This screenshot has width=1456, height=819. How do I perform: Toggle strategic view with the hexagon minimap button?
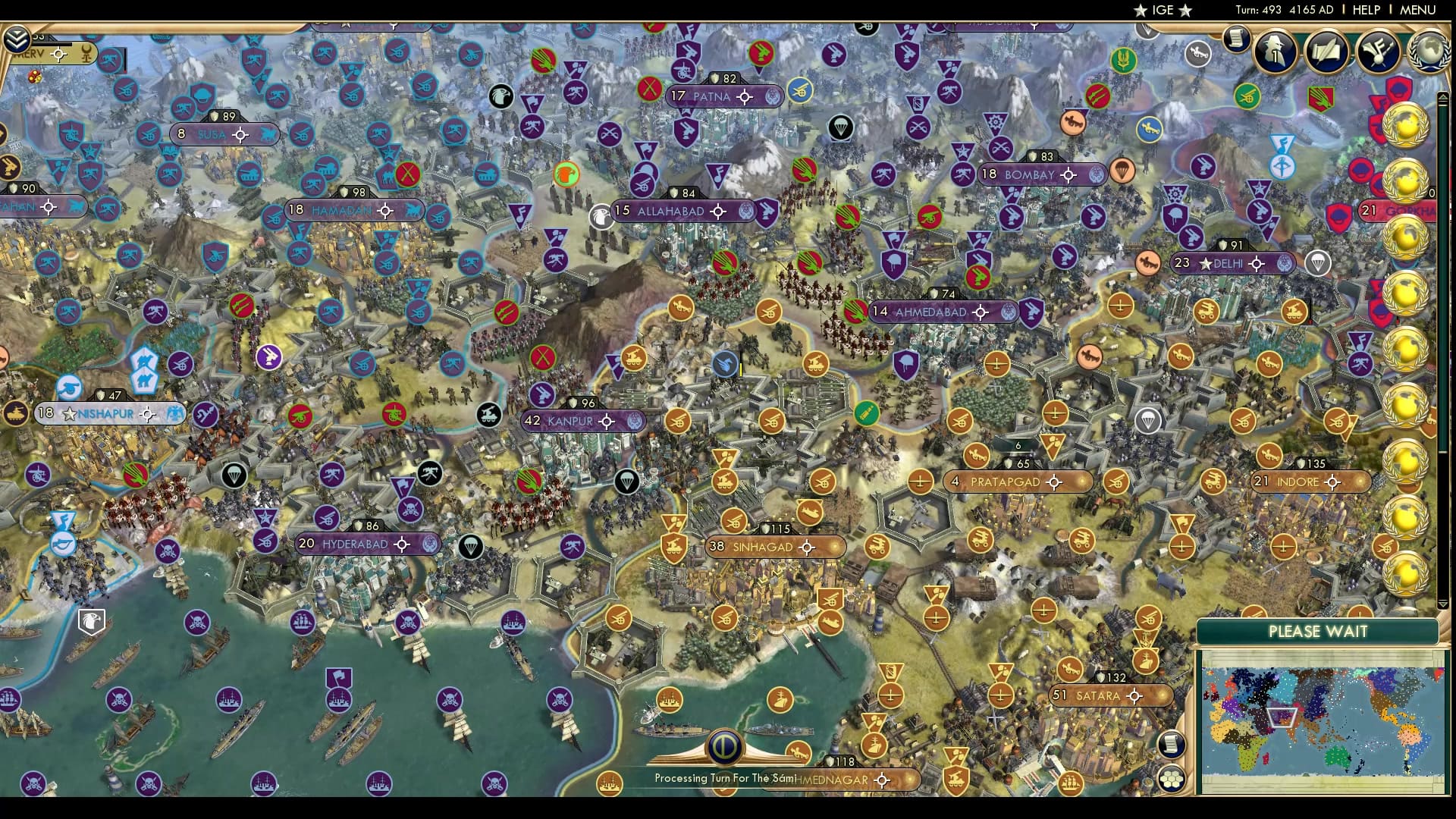1172,777
